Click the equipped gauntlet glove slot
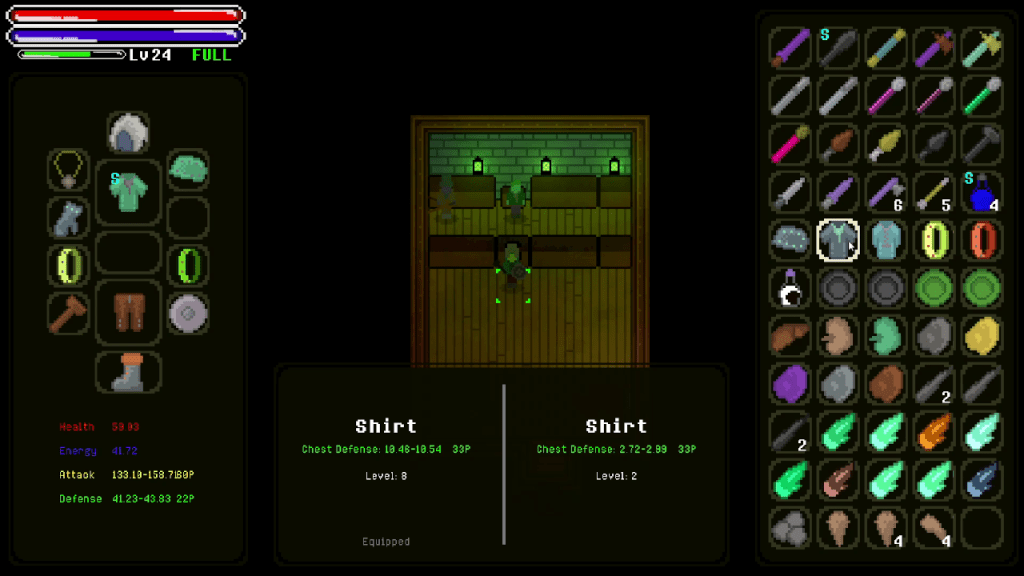 pos(68,218)
